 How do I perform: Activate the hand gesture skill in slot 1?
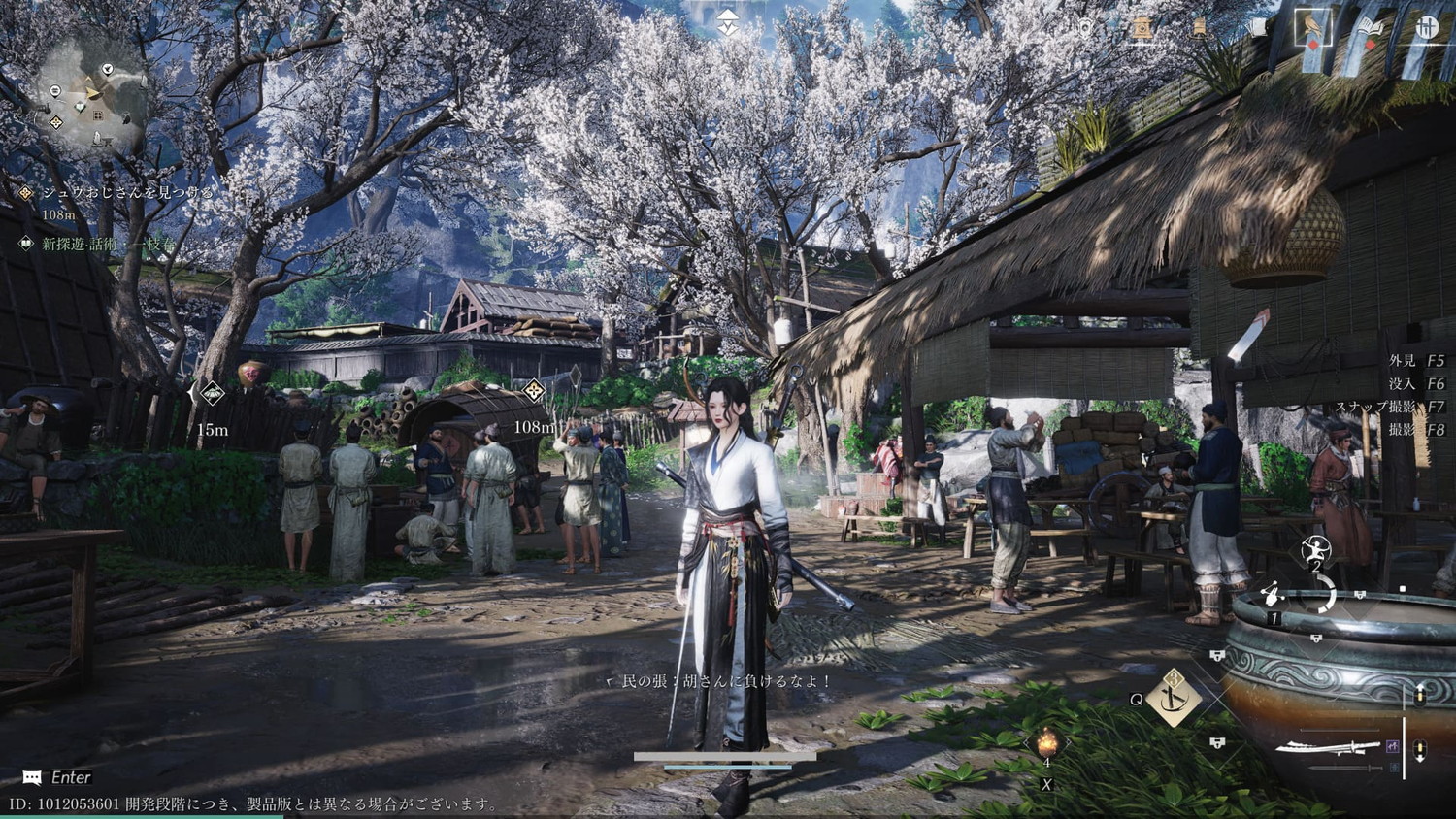pyautogui.click(x=1274, y=594)
